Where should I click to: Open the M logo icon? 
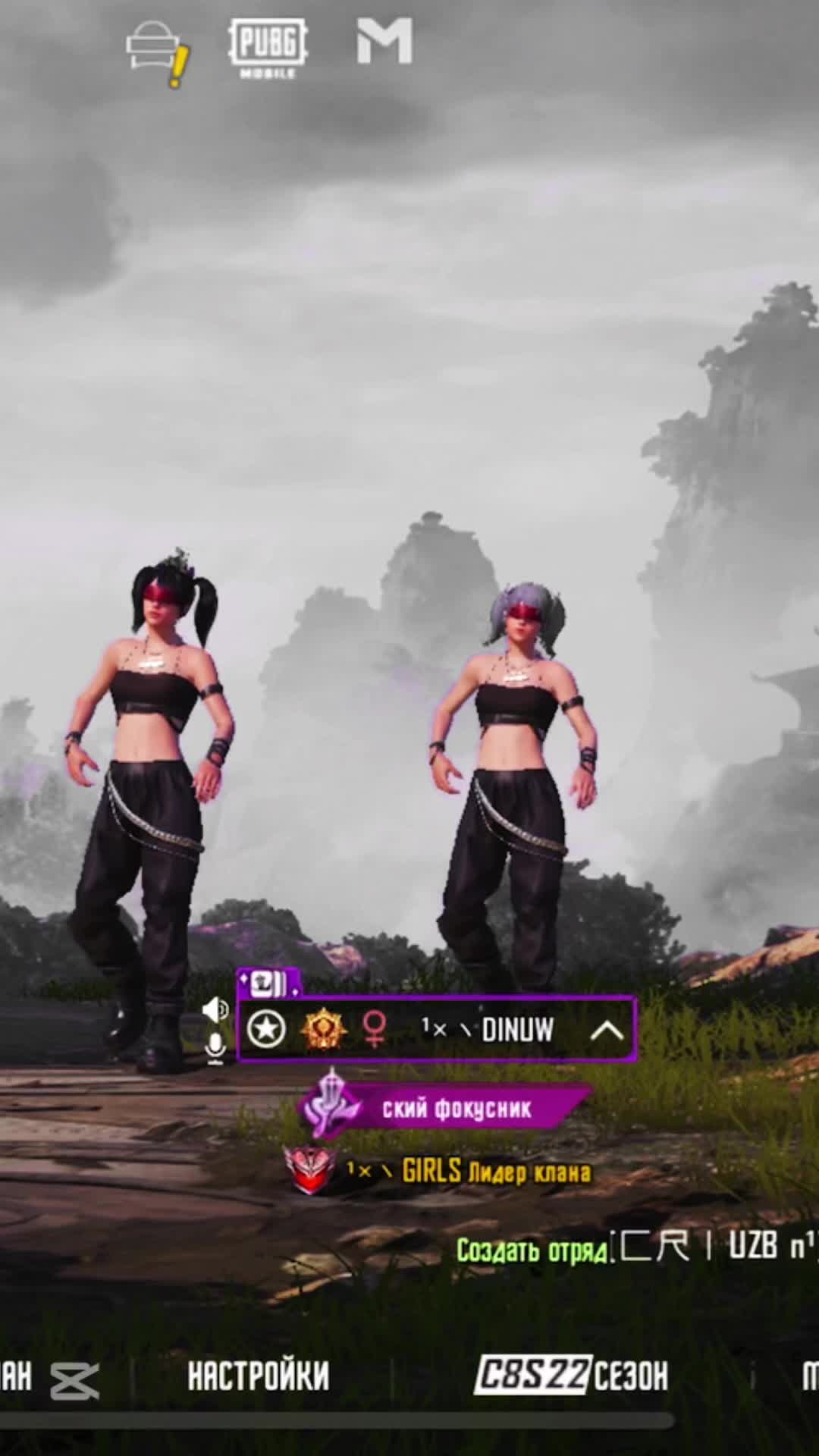(385, 42)
